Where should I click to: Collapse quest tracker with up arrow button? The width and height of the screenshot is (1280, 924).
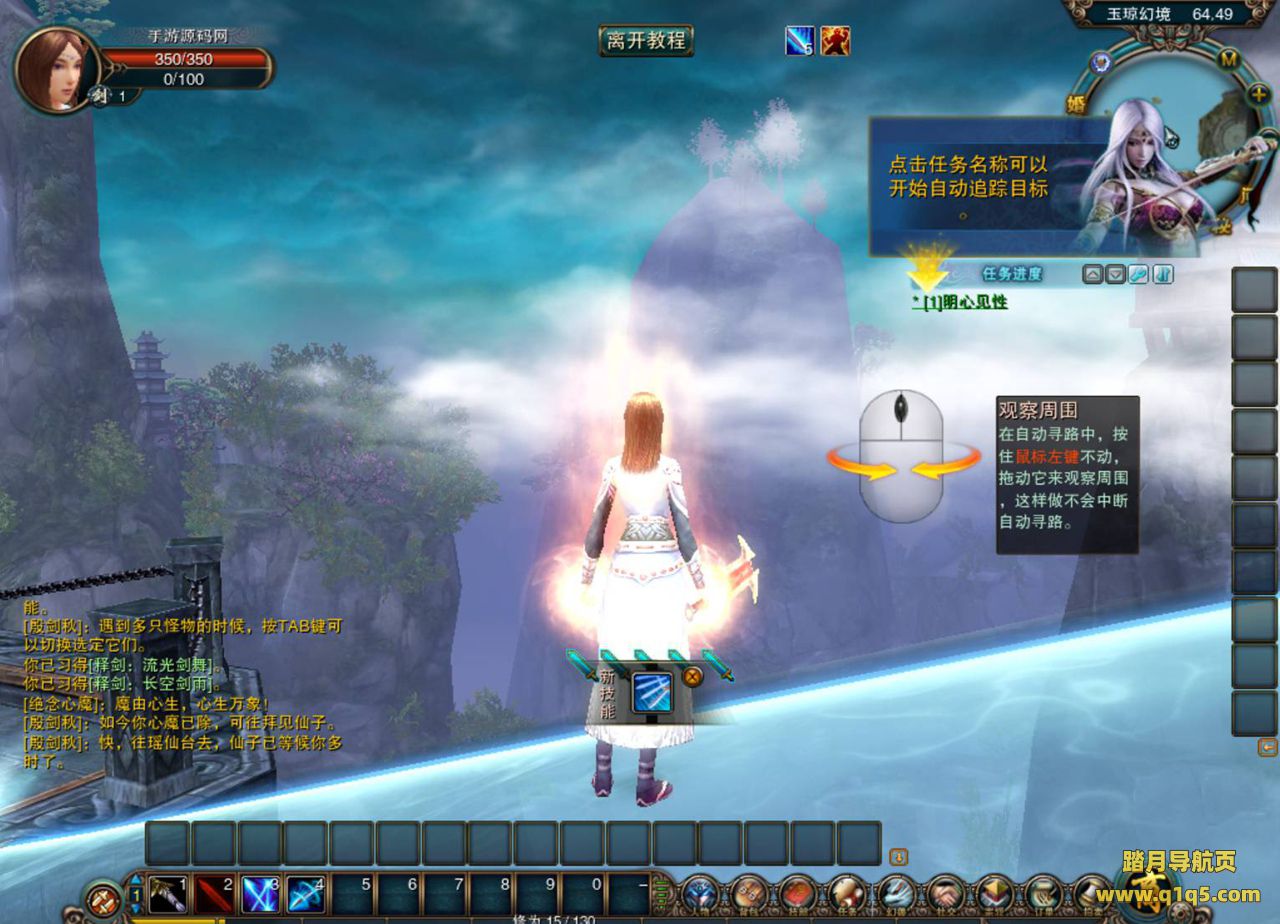click(x=1093, y=274)
